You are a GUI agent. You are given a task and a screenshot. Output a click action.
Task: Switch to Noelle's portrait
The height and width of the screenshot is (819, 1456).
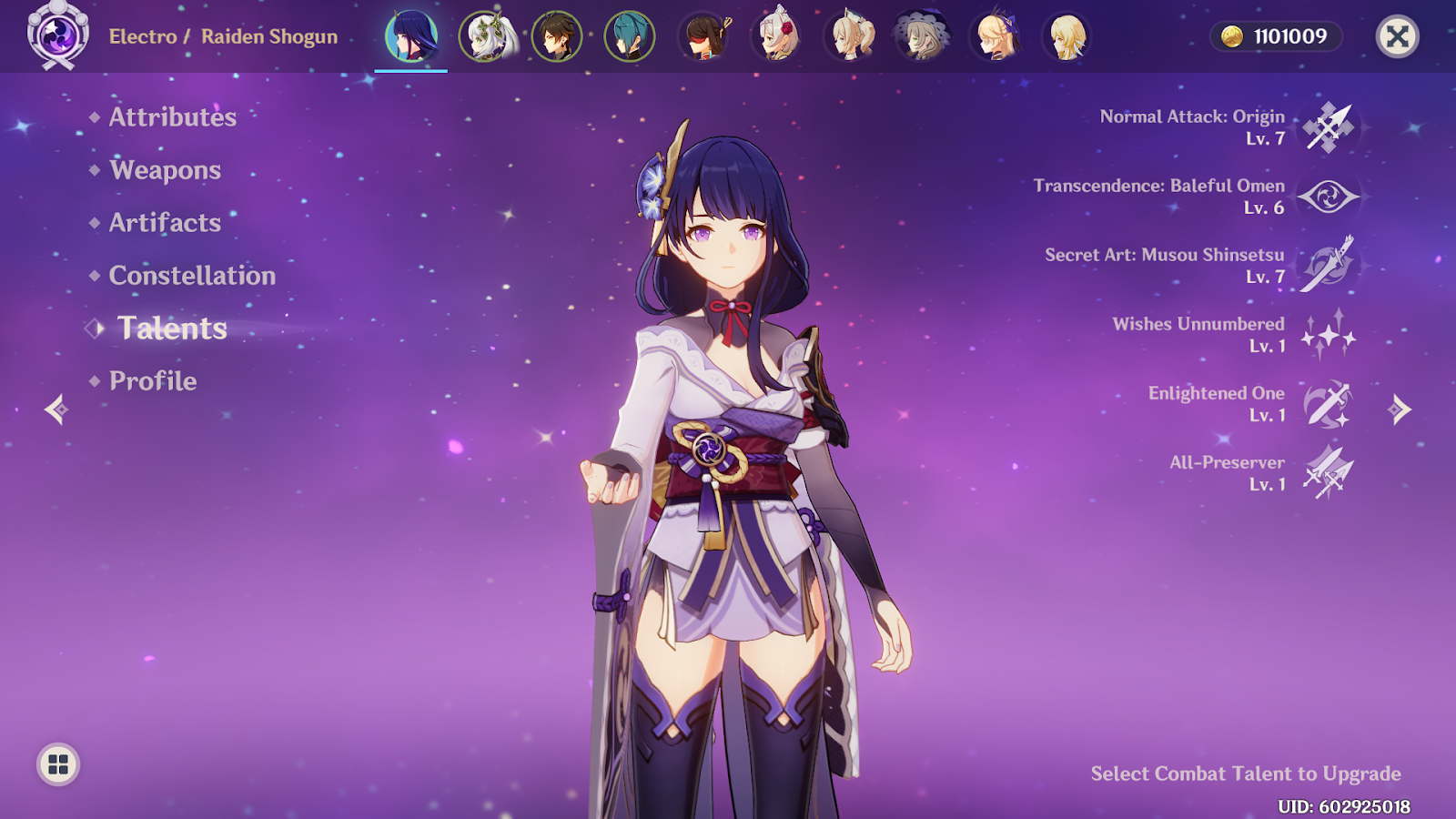tap(778, 37)
